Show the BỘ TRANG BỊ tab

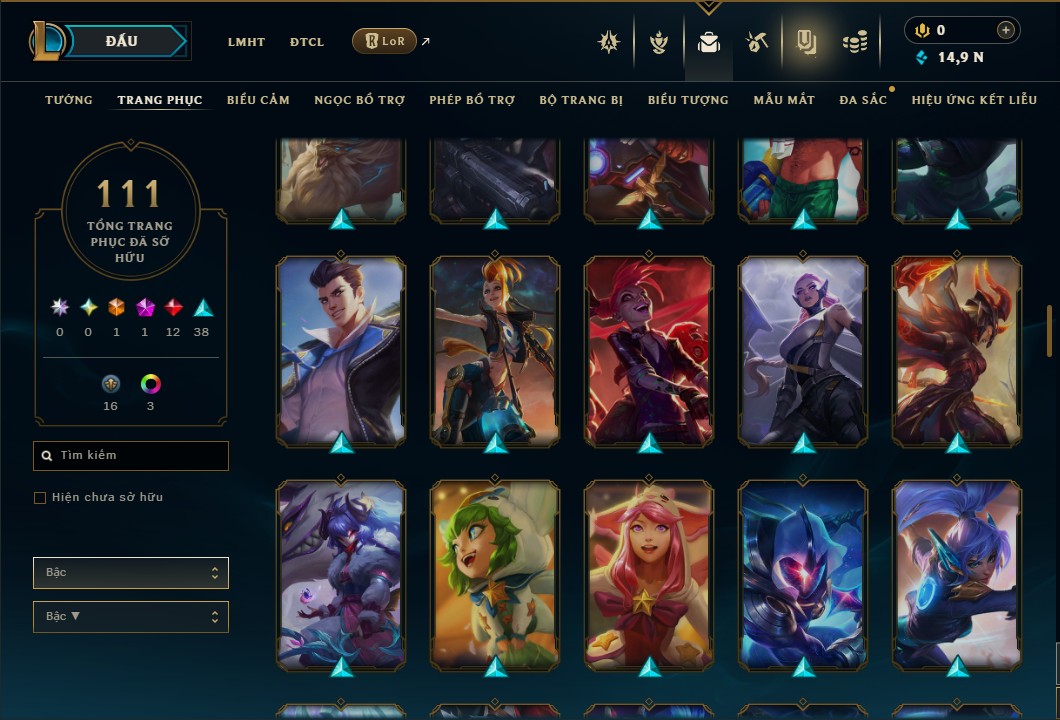coord(581,100)
